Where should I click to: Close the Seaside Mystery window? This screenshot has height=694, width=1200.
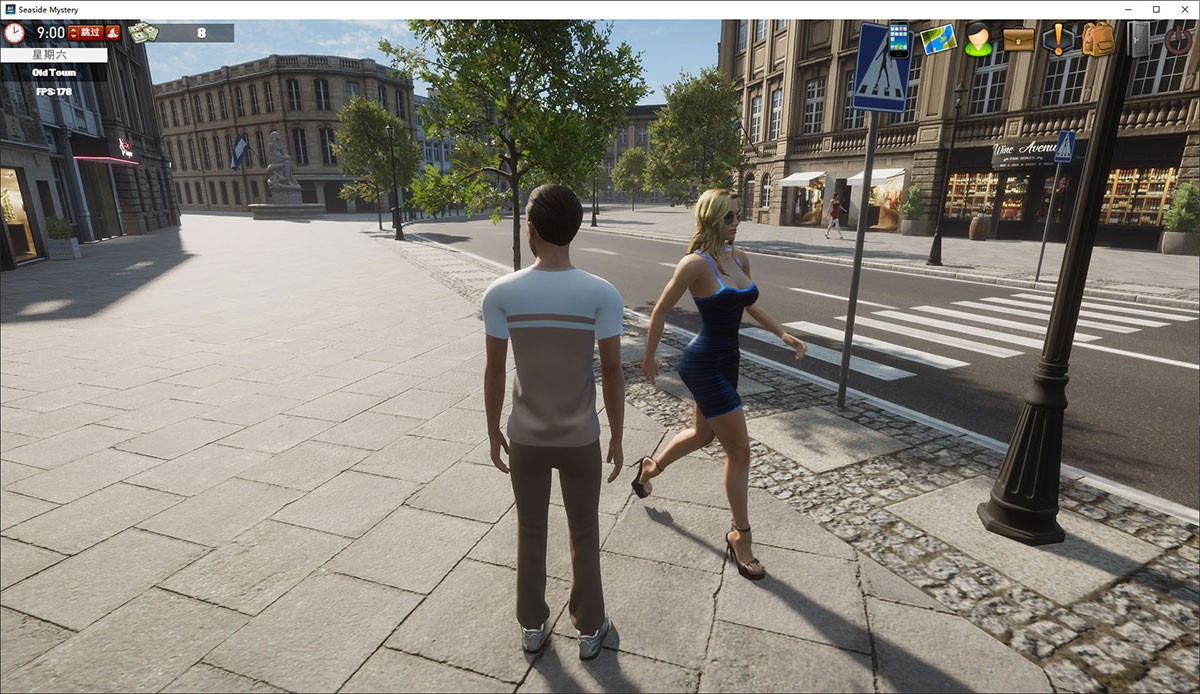(x=1184, y=9)
